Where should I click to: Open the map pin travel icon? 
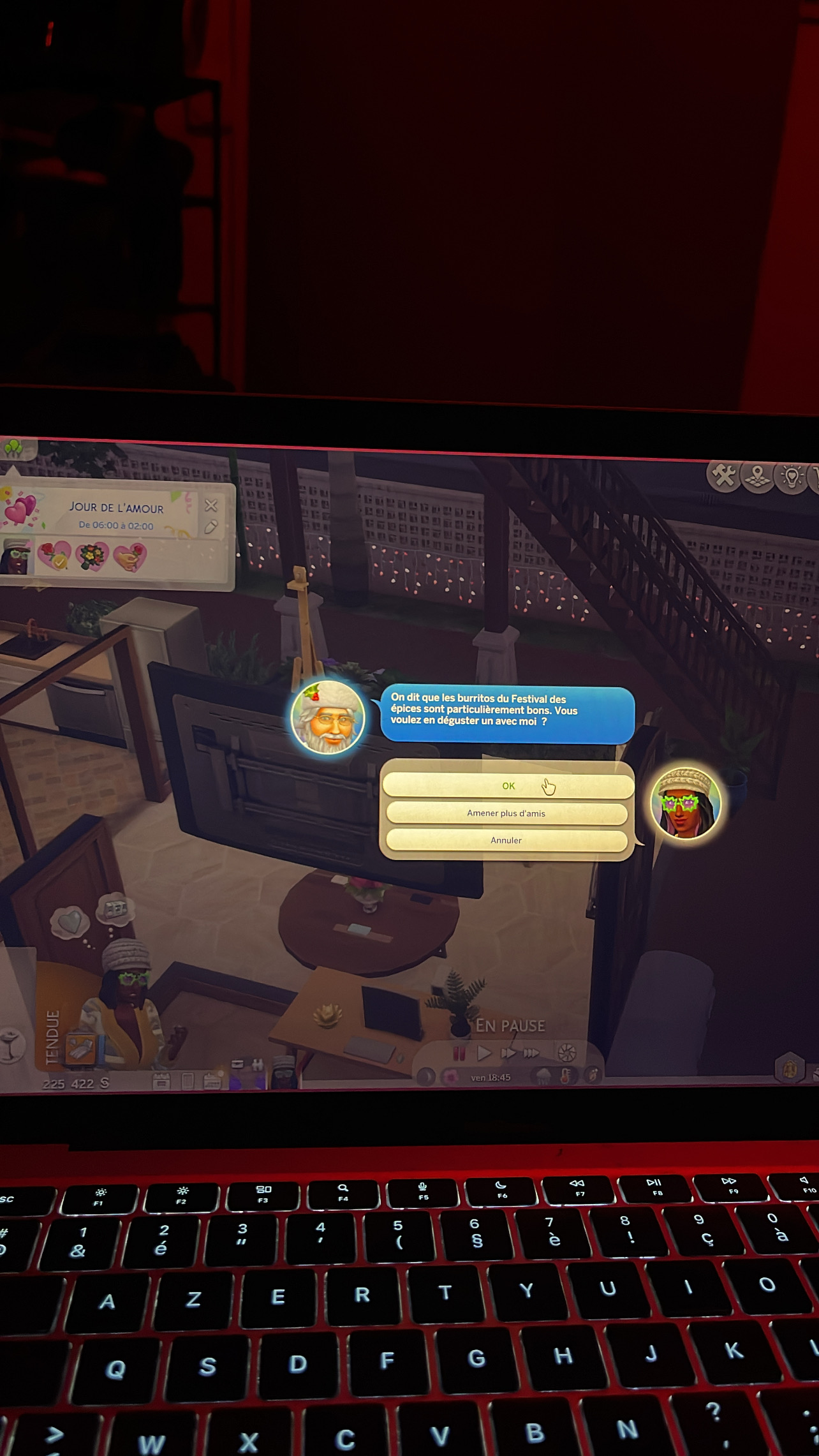pyautogui.click(x=758, y=477)
